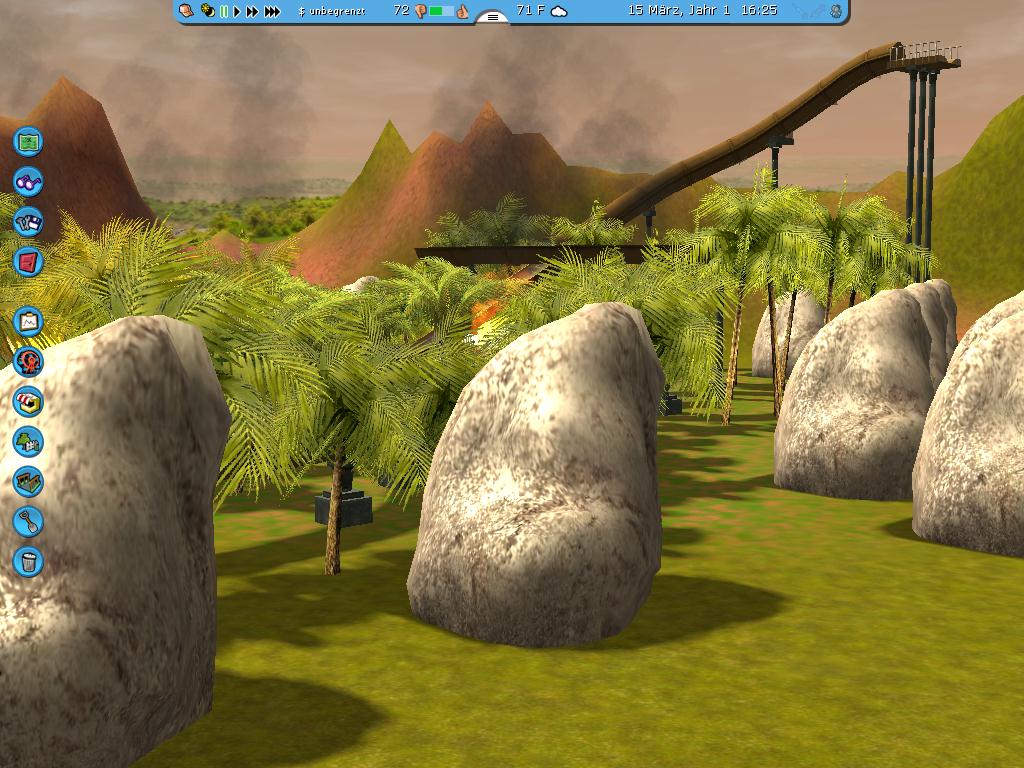The image size is (1024, 768).
Task: Click the park rating thumbs-up icon
Action: click(463, 11)
